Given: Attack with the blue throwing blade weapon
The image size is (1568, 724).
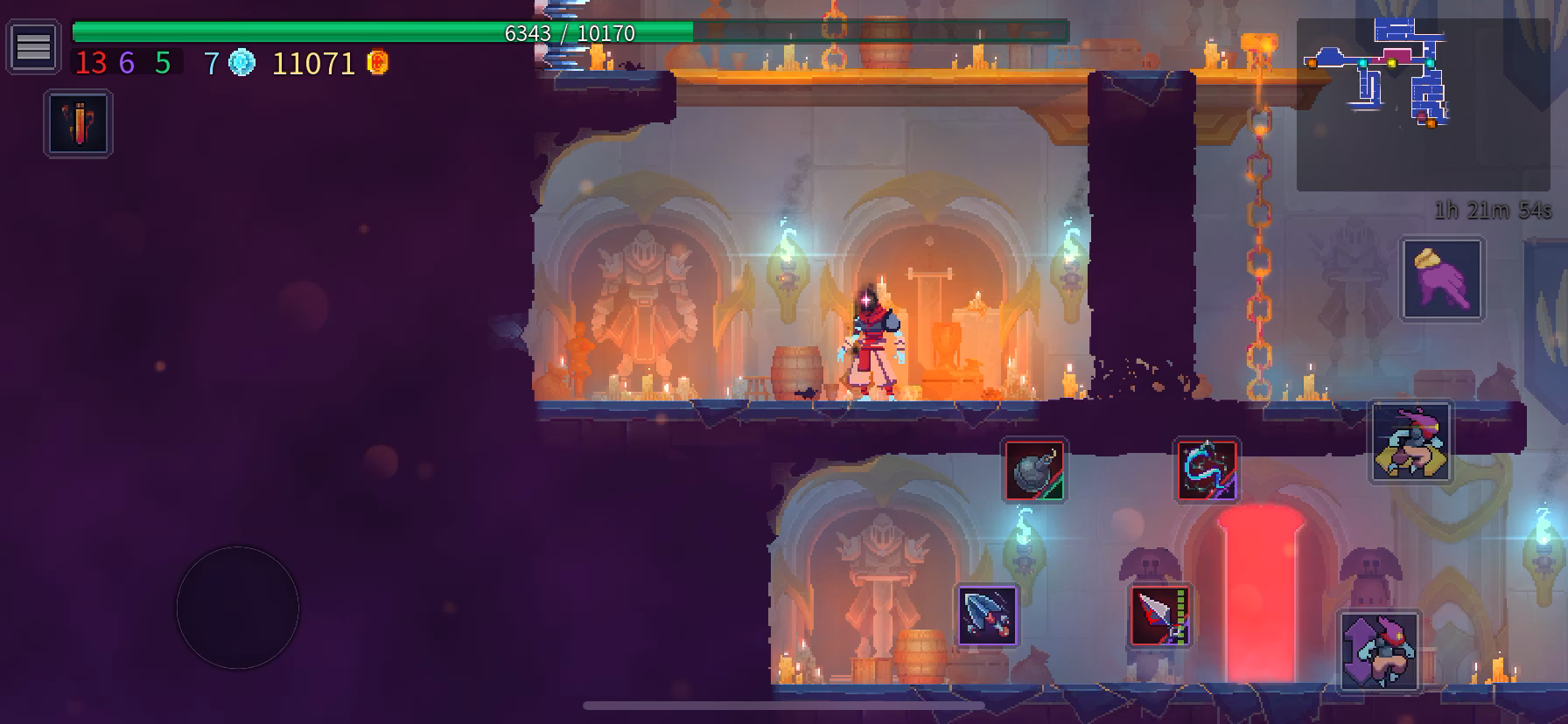Looking at the screenshot, I should [x=987, y=615].
